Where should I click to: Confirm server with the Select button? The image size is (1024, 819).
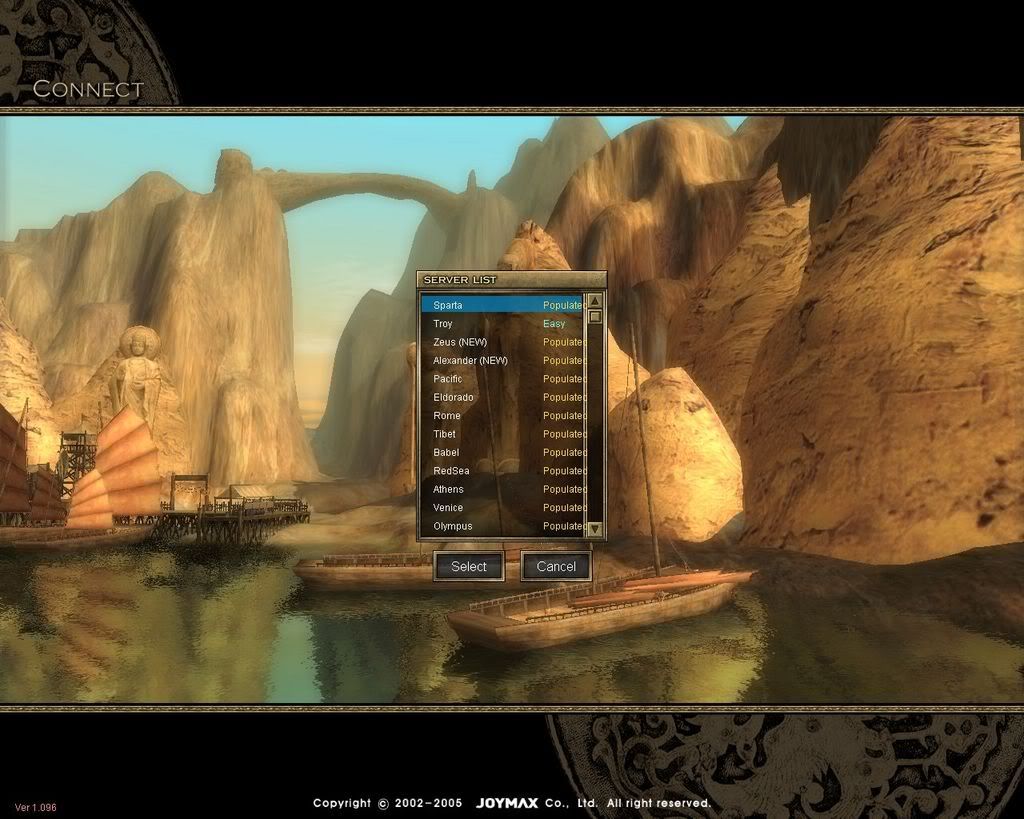click(468, 566)
